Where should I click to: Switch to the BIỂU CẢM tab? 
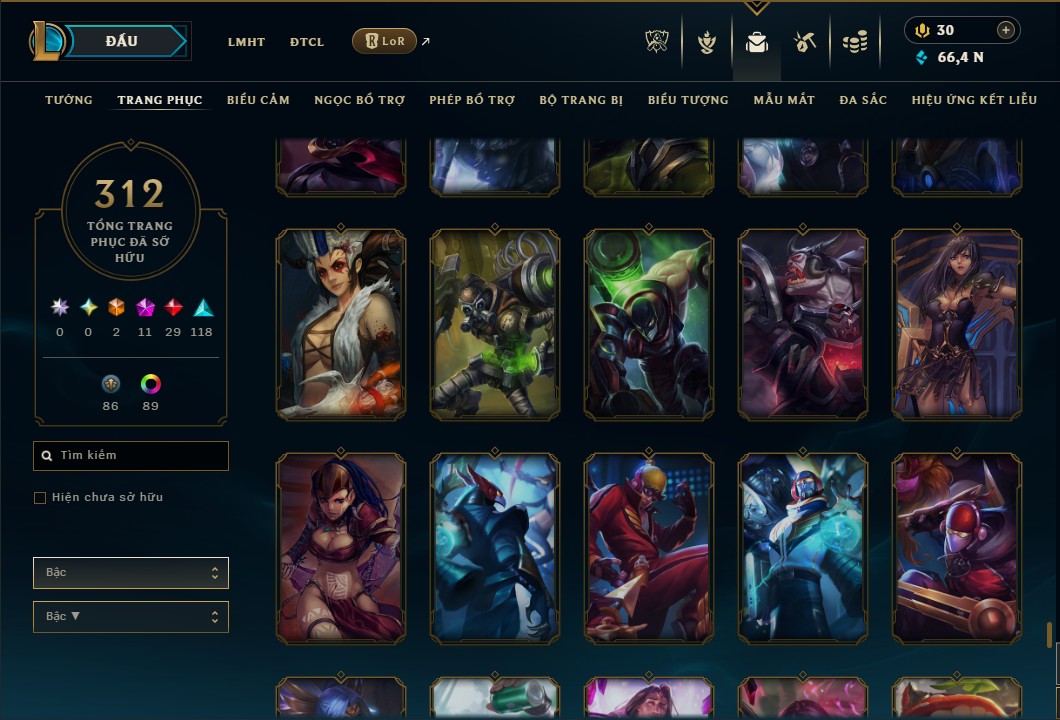(x=258, y=100)
